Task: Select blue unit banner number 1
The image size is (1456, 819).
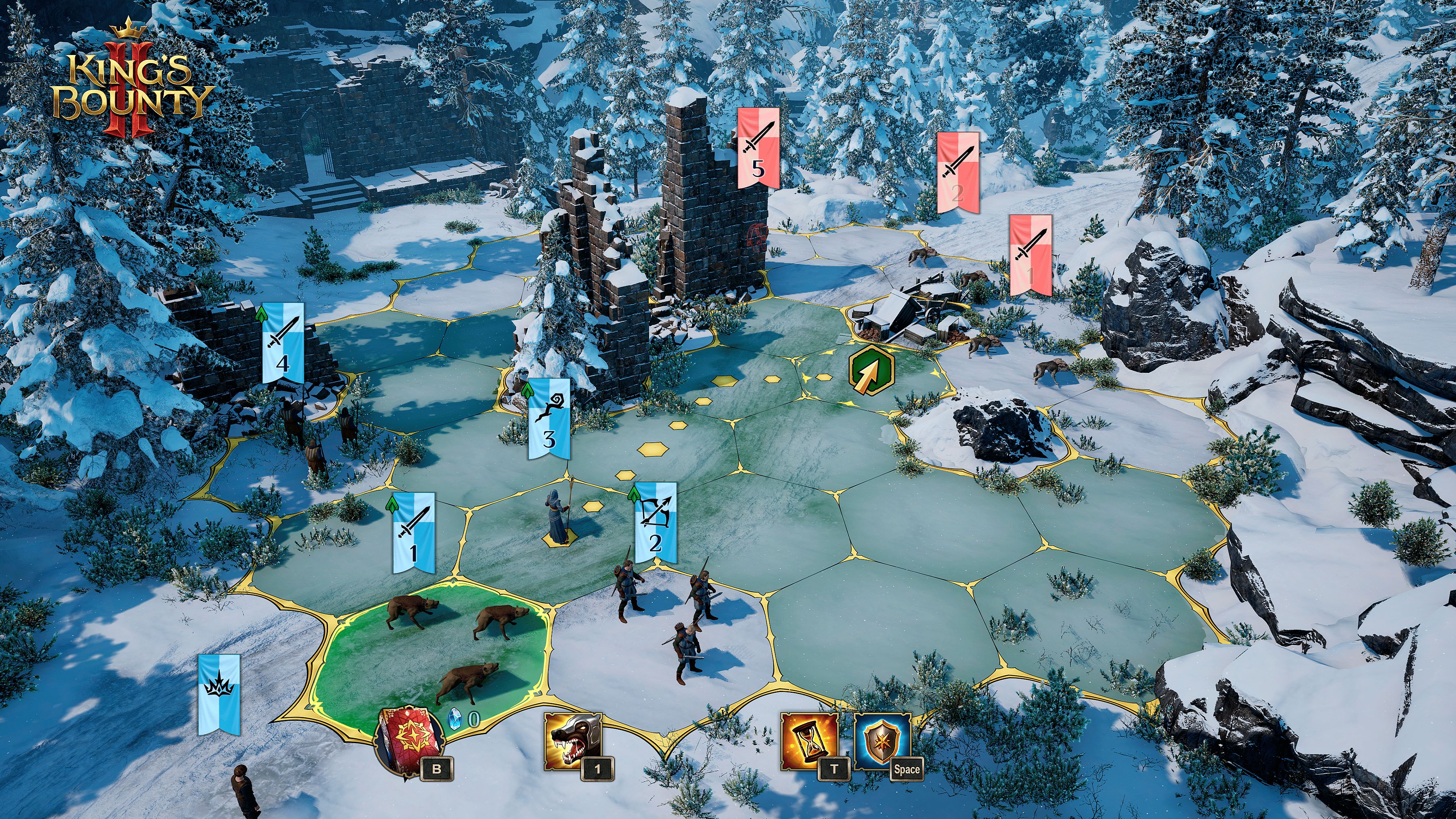Action: [x=414, y=531]
